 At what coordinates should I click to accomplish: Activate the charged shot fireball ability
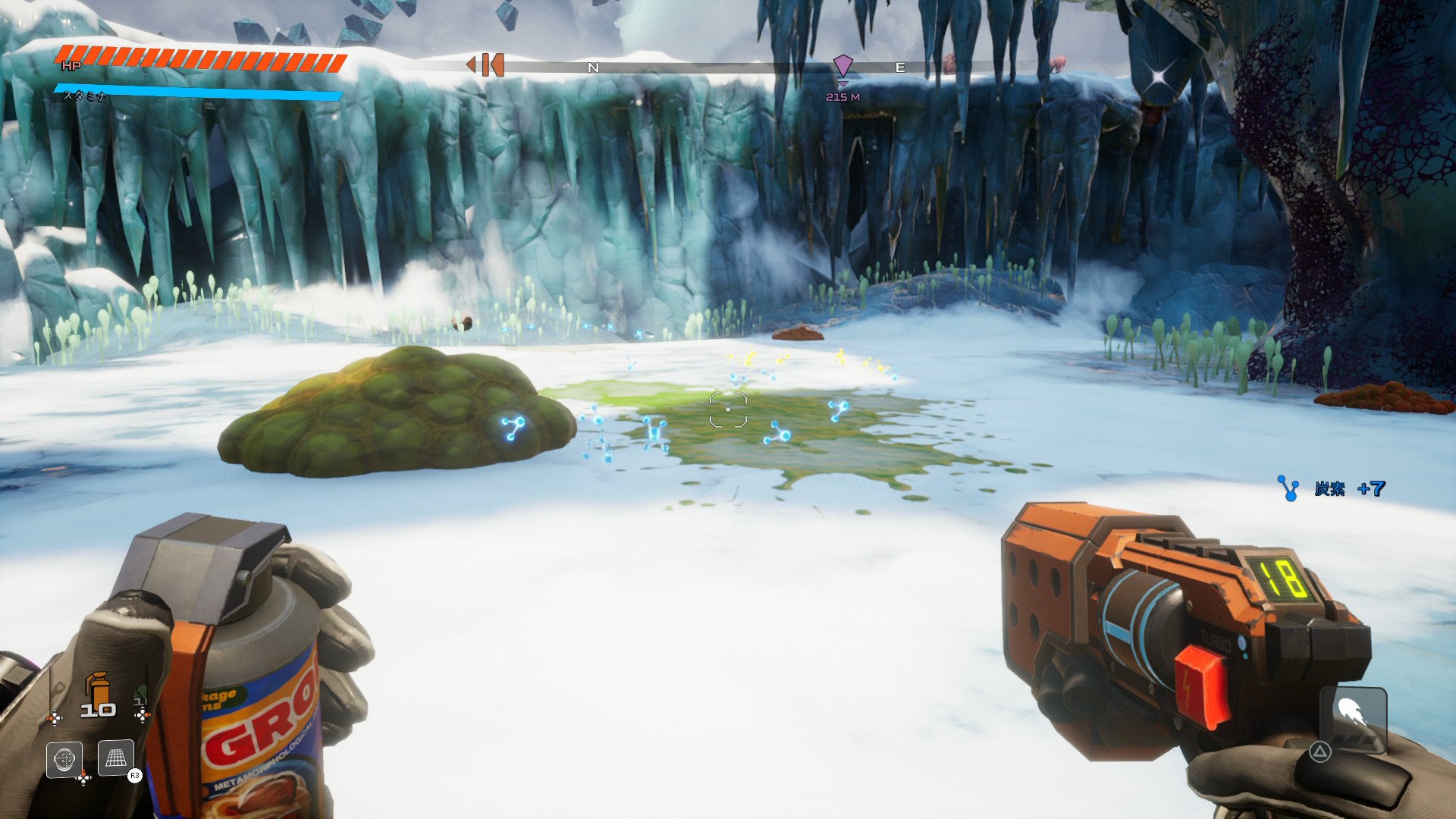coord(1353,716)
